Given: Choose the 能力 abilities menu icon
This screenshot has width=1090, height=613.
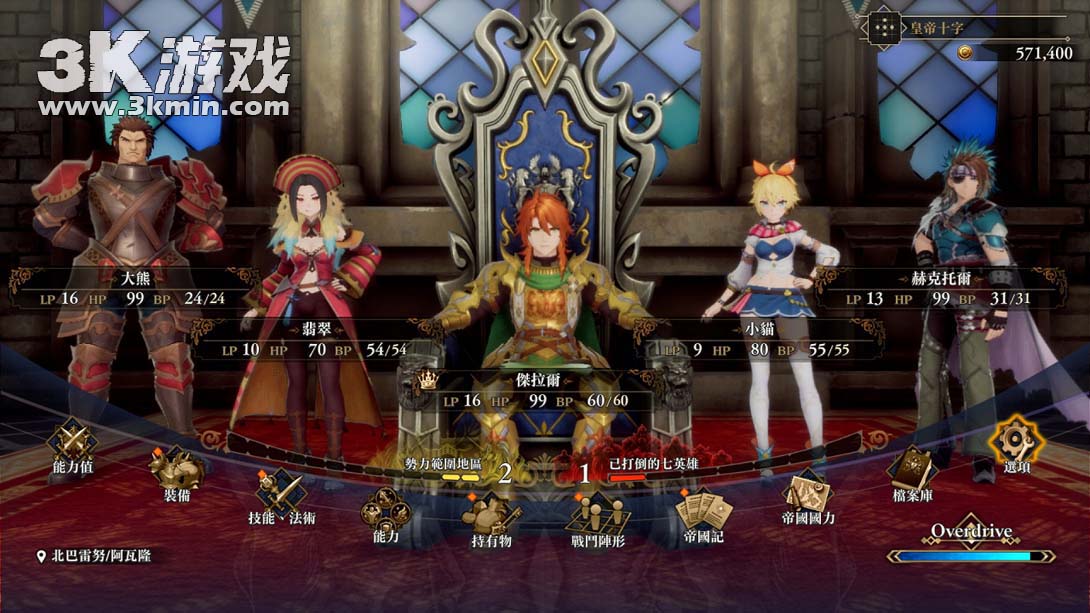Looking at the screenshot, I should coord(385,510).
